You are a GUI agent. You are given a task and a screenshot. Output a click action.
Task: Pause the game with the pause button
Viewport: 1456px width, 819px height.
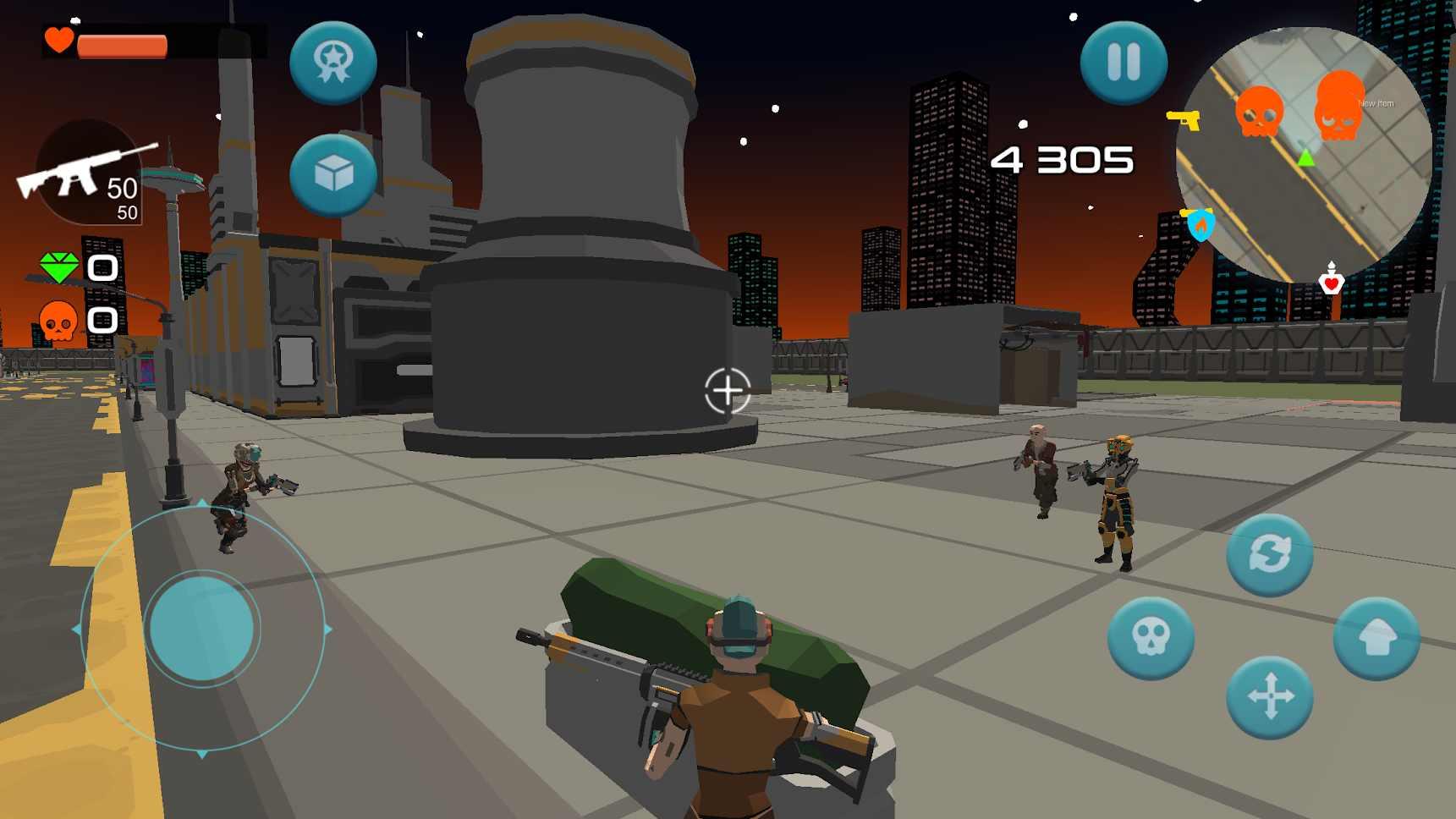click(x=1124, y=63)
